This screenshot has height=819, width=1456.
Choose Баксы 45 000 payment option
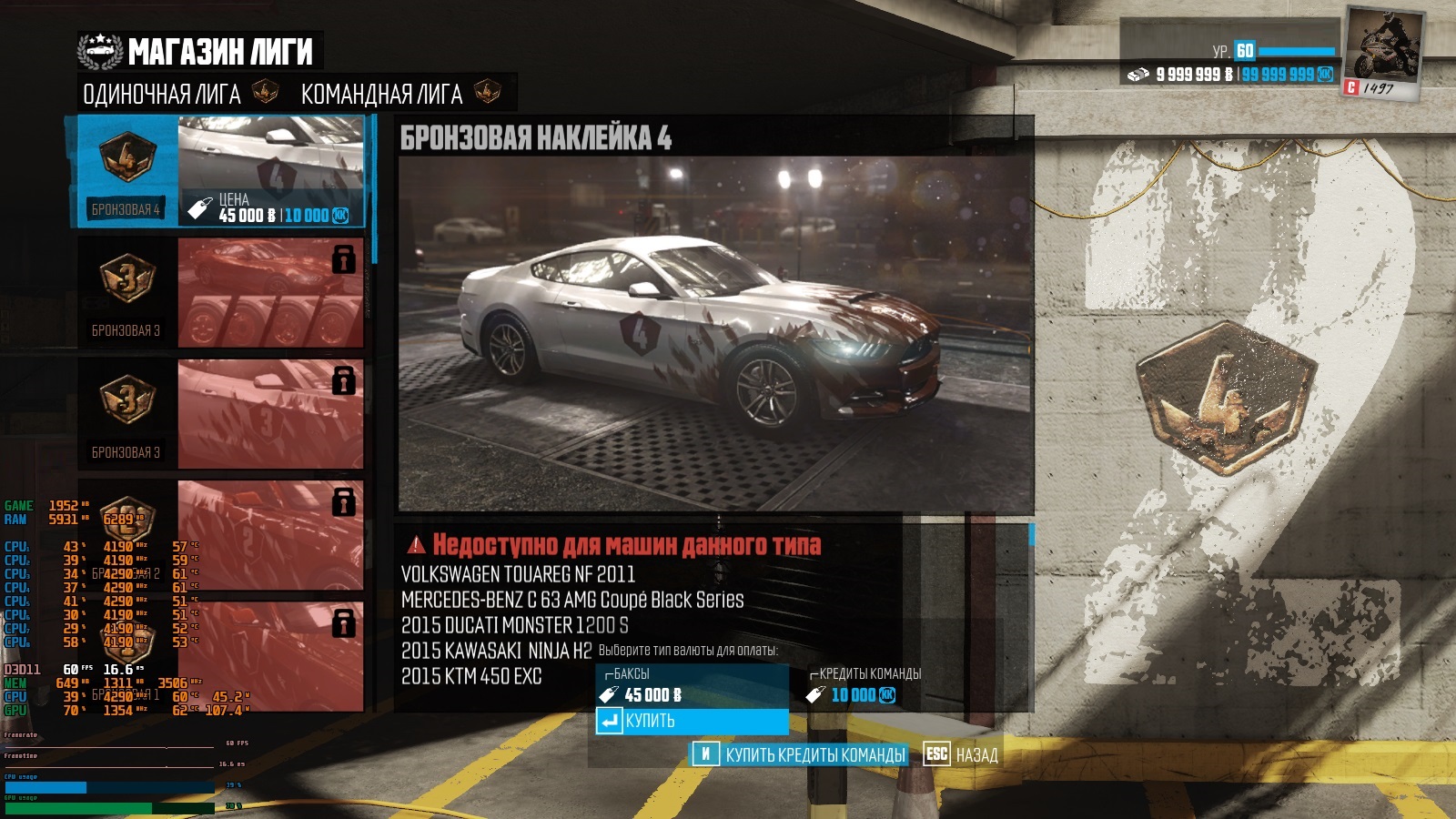[x=692, y=685]
